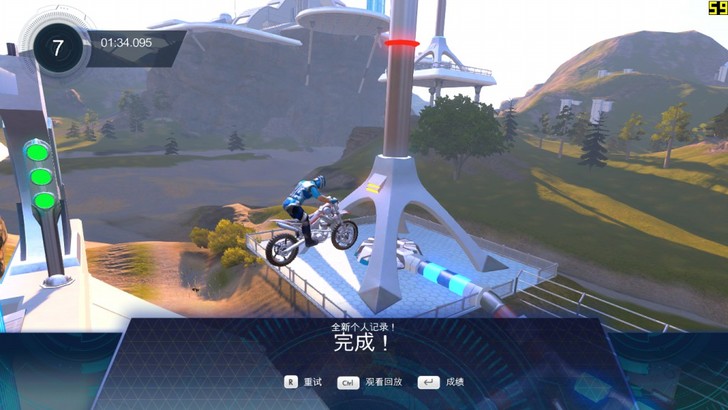Viewport: 728px width, 410px height.
Task: Open the 成绩 results screen
Action: 442,382
